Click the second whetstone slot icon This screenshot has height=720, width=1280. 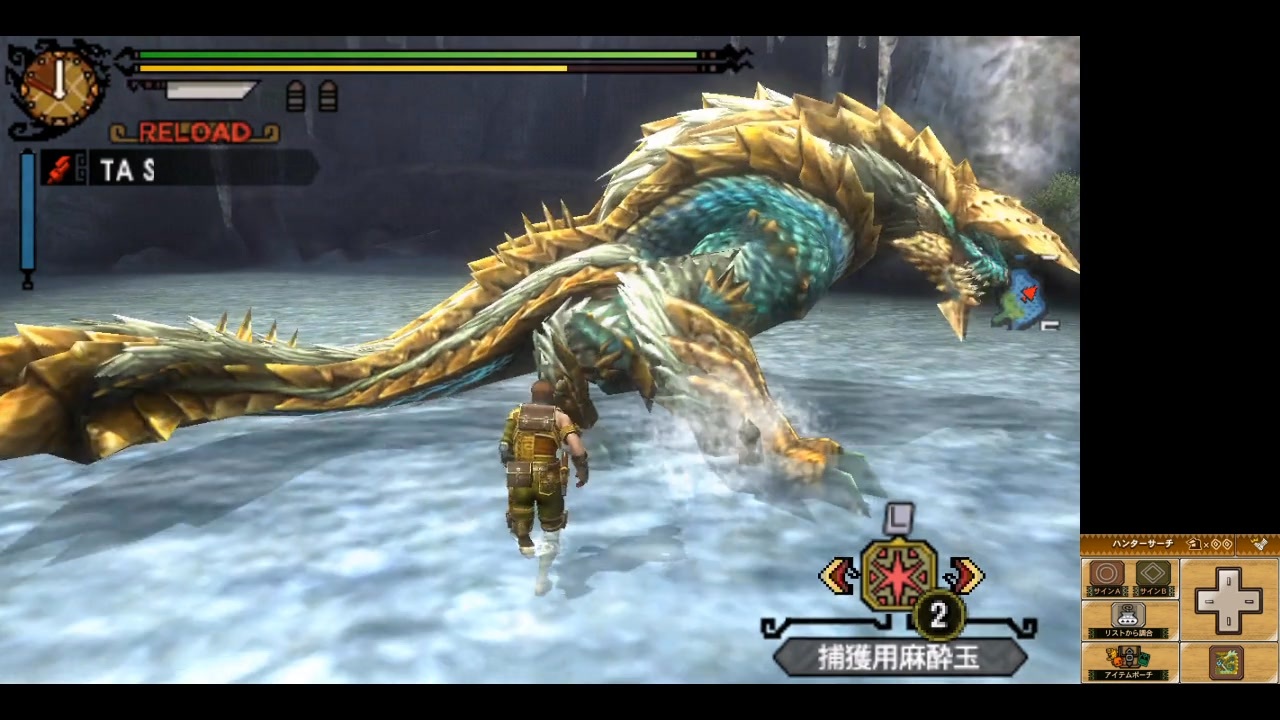click(x=327, y=95)
